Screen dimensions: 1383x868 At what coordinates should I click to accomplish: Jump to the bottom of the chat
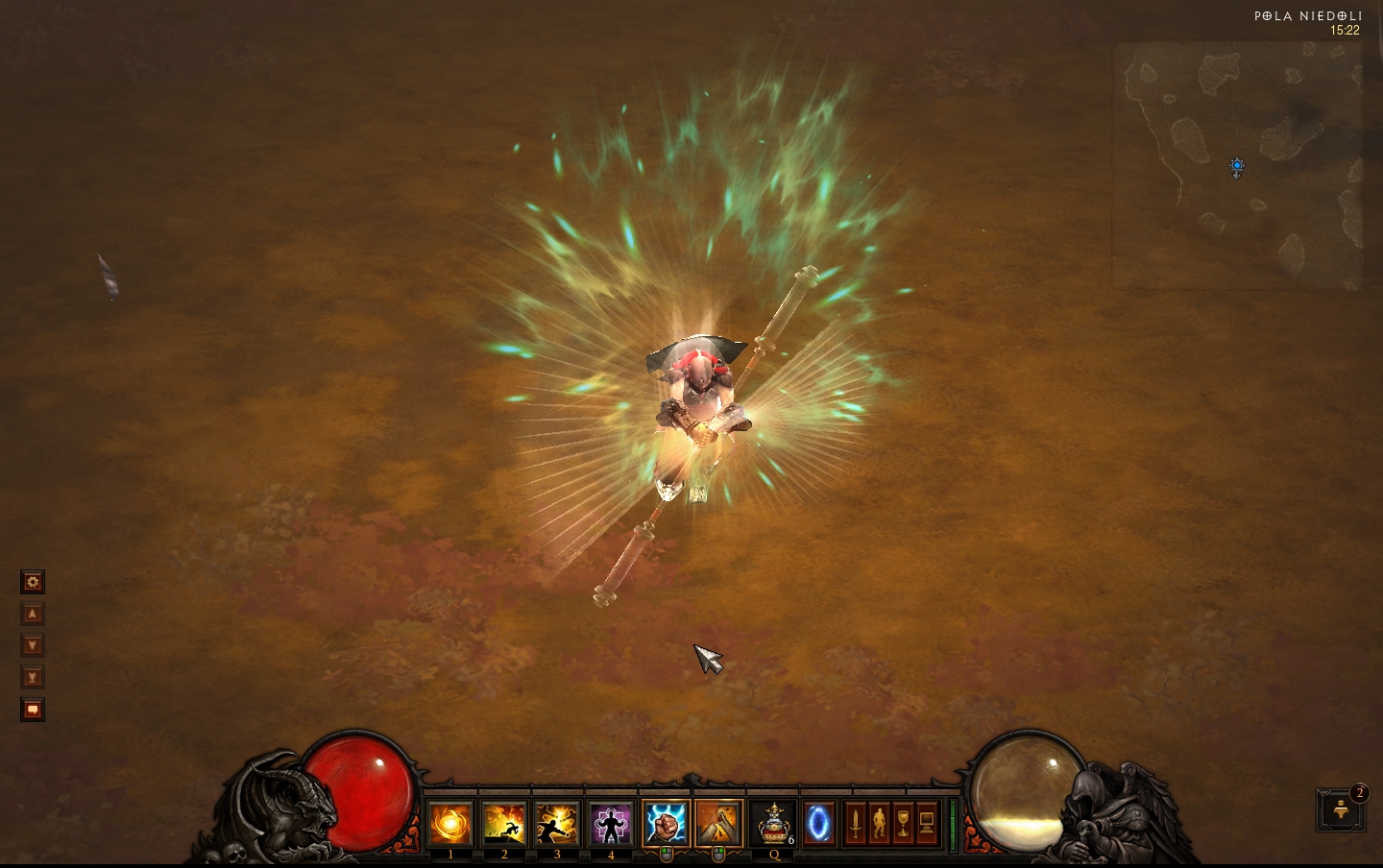point(33,677)
